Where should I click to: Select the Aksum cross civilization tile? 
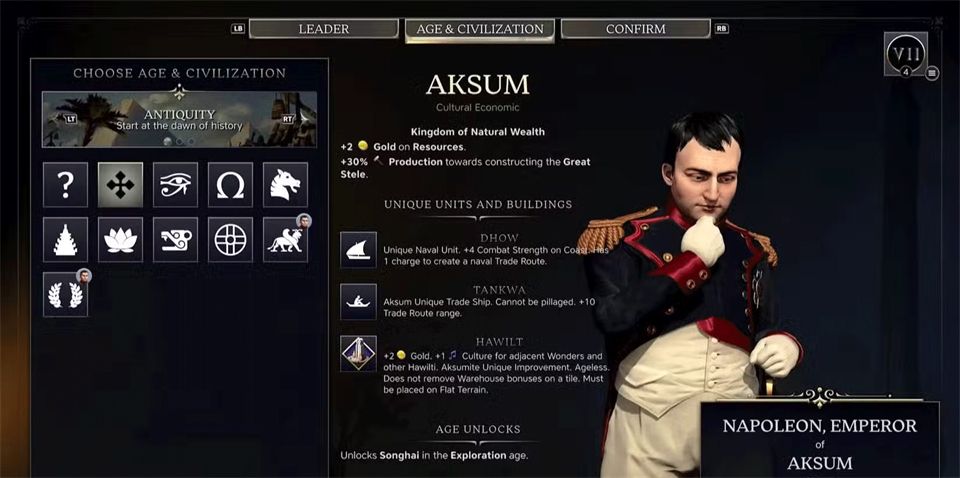point(120,185)
